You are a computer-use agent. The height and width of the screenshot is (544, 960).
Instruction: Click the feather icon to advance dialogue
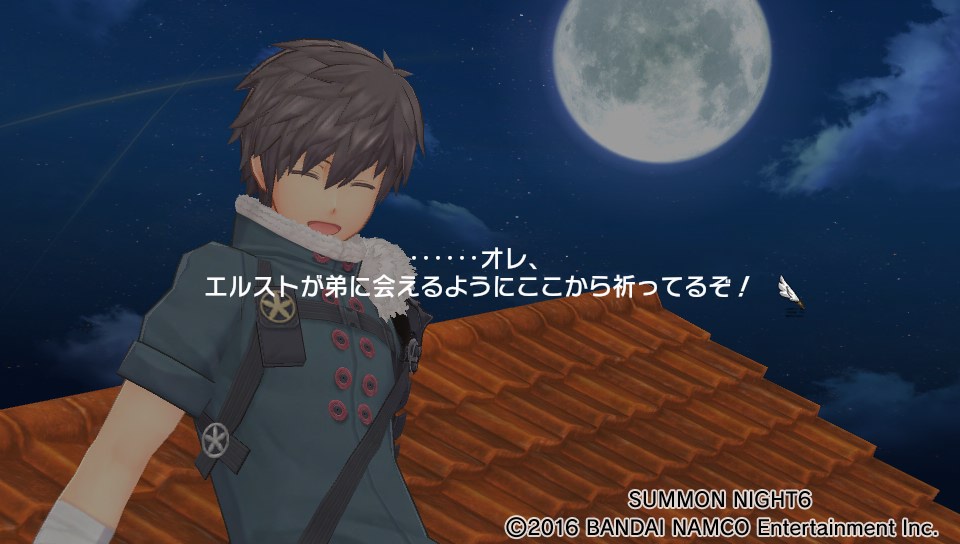[x=790, y=293]
